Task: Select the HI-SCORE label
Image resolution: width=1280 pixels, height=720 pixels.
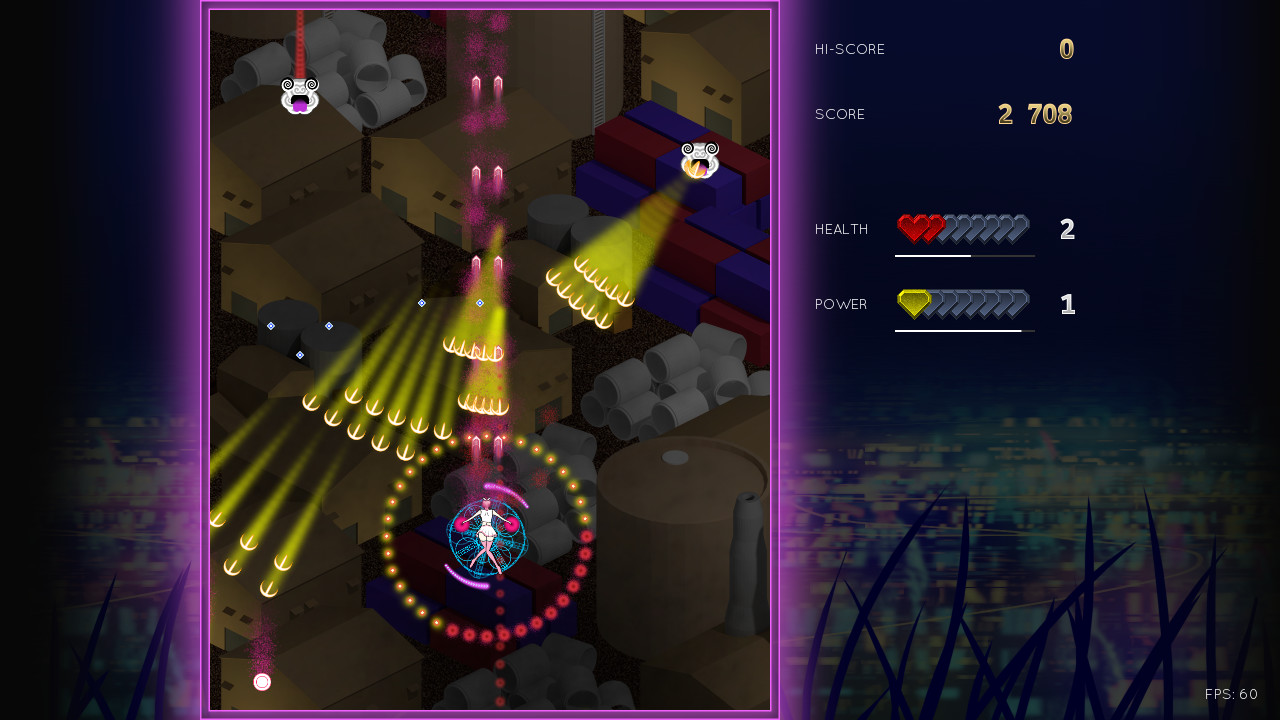Action: [x=850, y=48]
